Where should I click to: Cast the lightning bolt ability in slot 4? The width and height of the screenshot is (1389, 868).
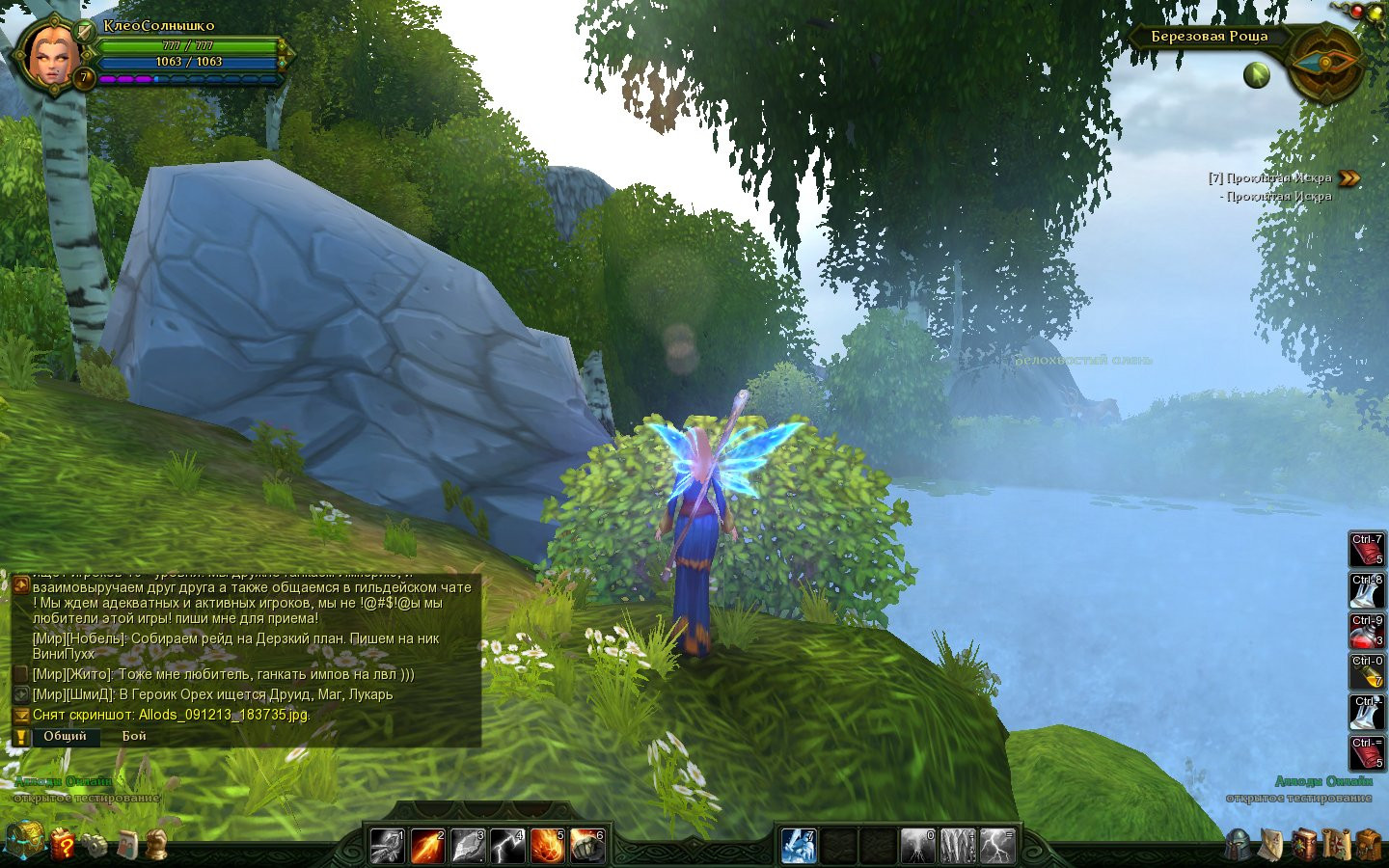(x=506, y=846)
